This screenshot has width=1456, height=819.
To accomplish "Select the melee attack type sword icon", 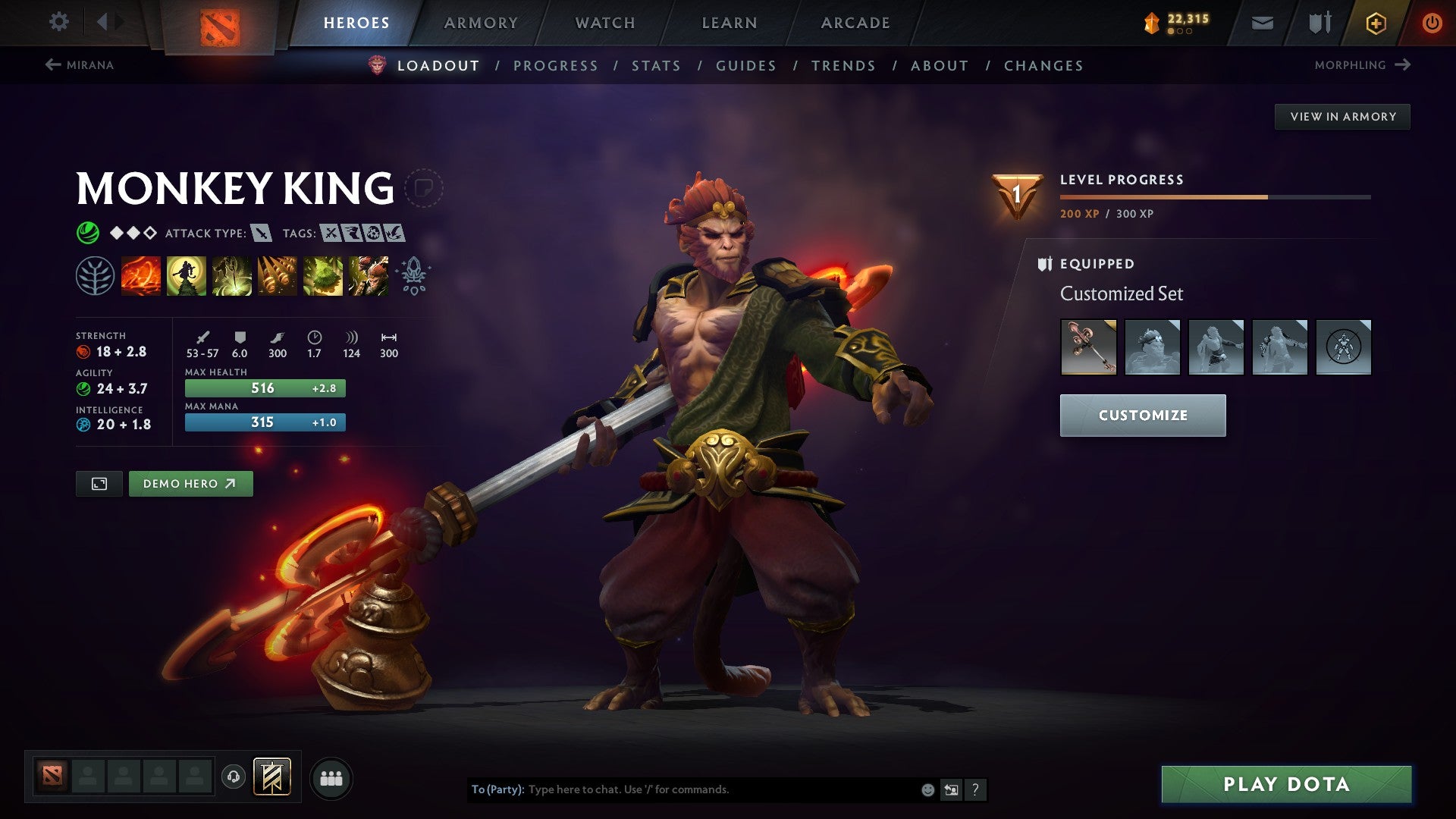I will pos(262,234).
